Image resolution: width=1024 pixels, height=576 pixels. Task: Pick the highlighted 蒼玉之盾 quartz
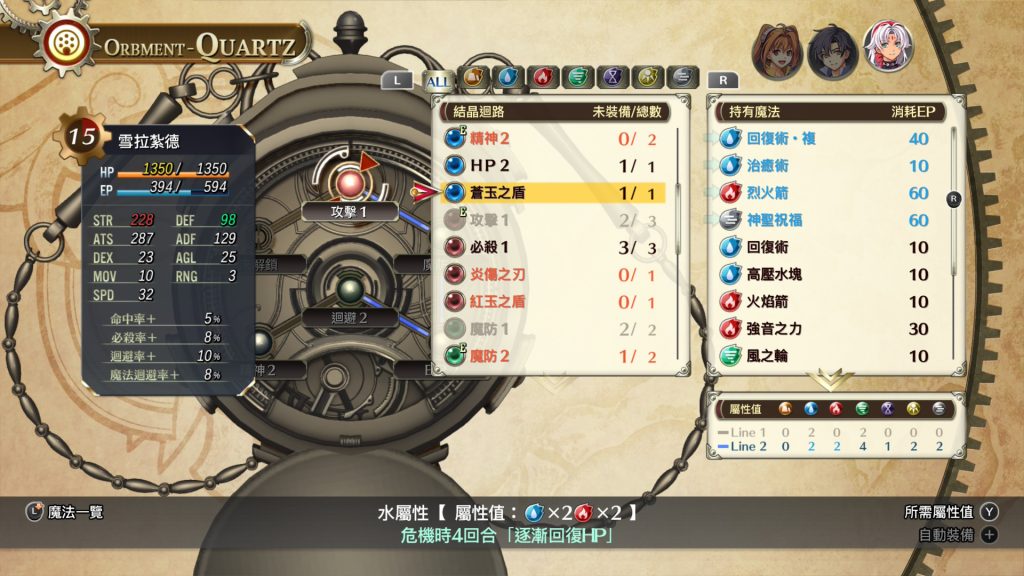553,193
